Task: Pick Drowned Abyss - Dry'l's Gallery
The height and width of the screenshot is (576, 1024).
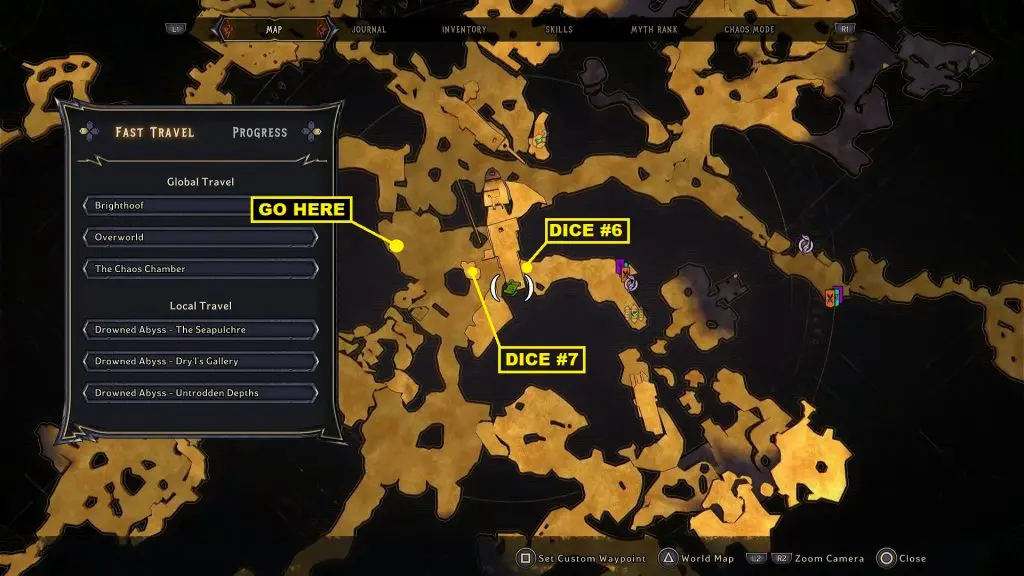Action: (201, 361)
